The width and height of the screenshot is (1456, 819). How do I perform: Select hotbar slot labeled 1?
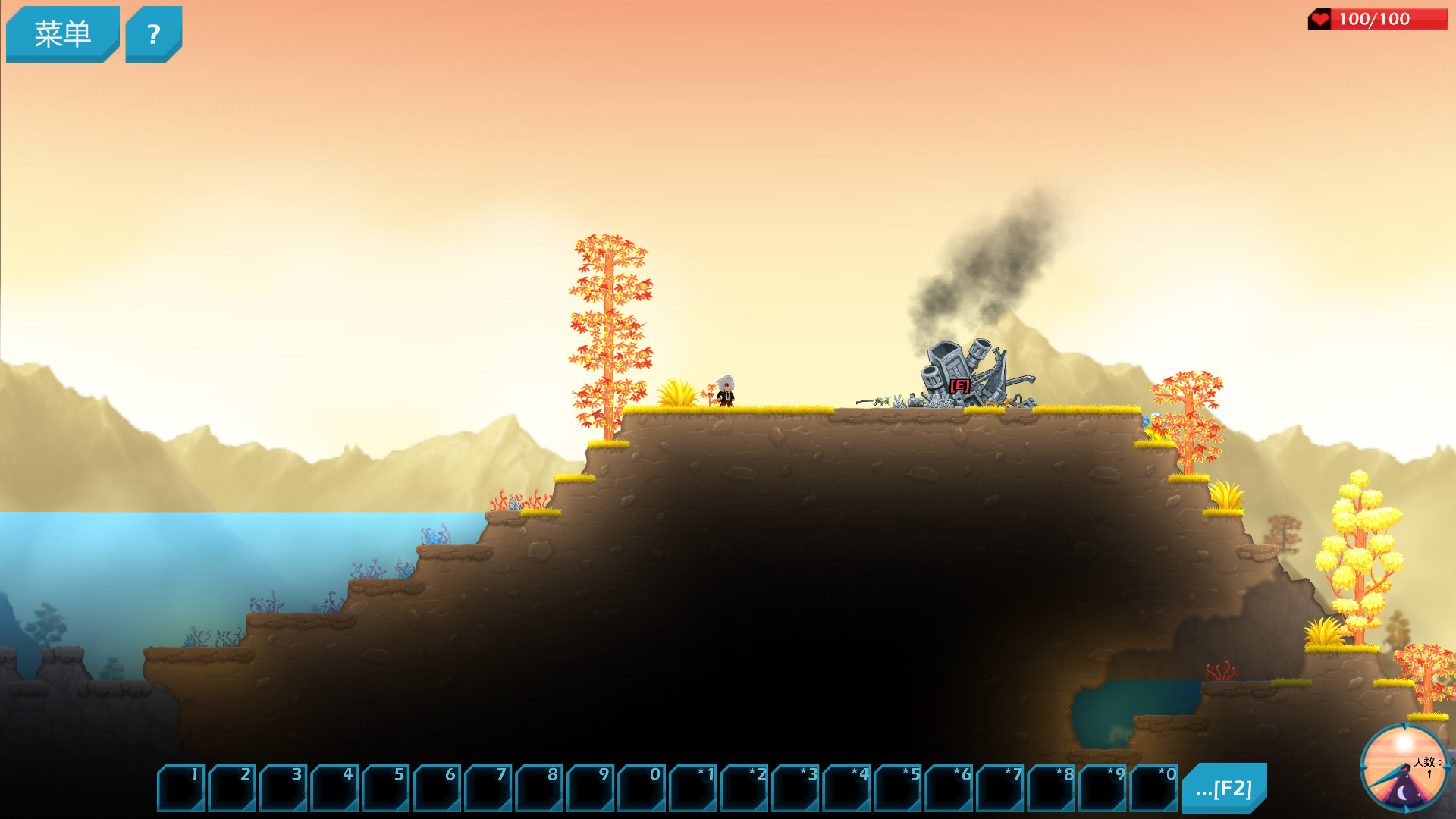coord(180,788)
